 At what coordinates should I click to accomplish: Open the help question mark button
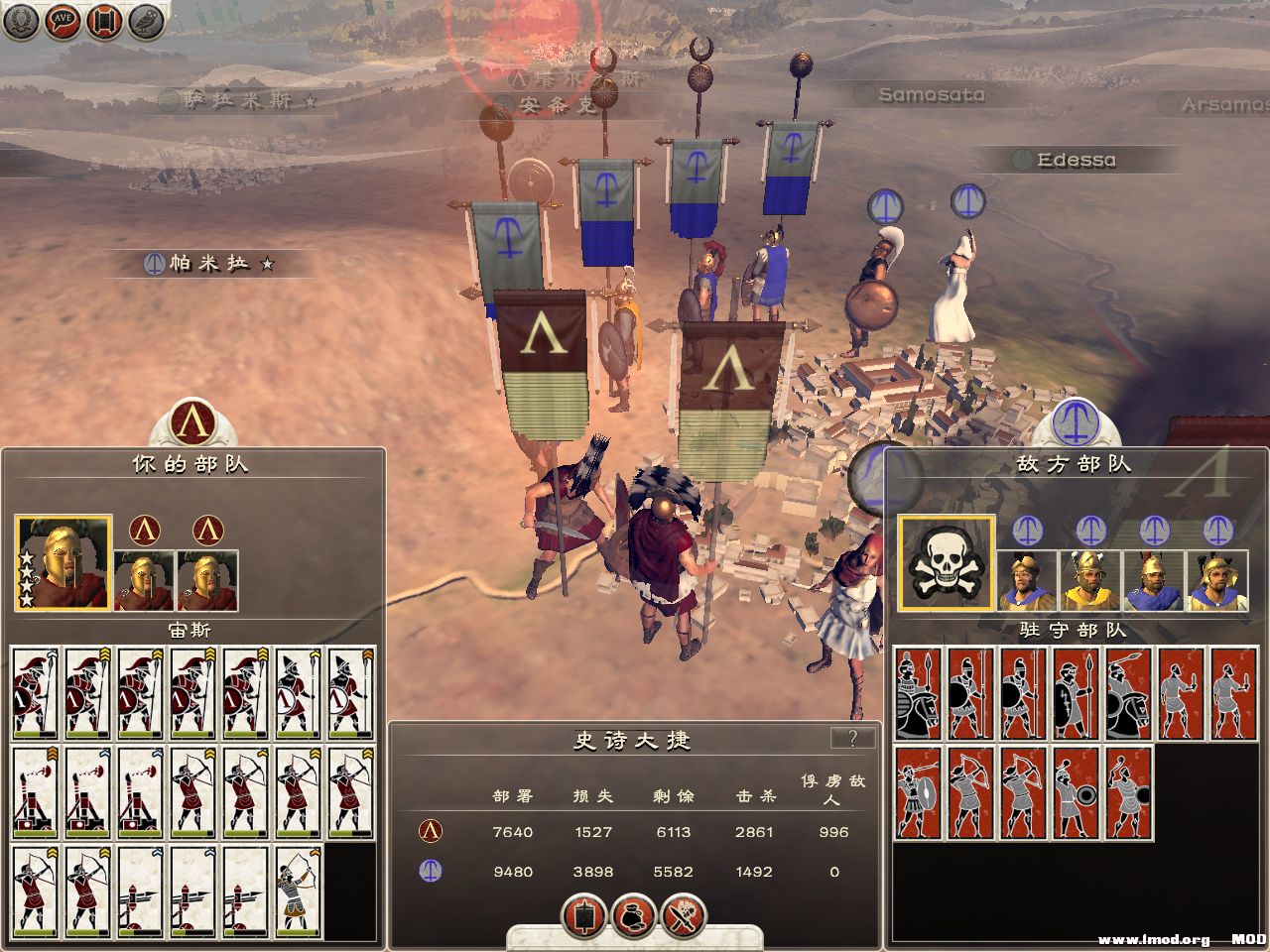click(852, 738)
